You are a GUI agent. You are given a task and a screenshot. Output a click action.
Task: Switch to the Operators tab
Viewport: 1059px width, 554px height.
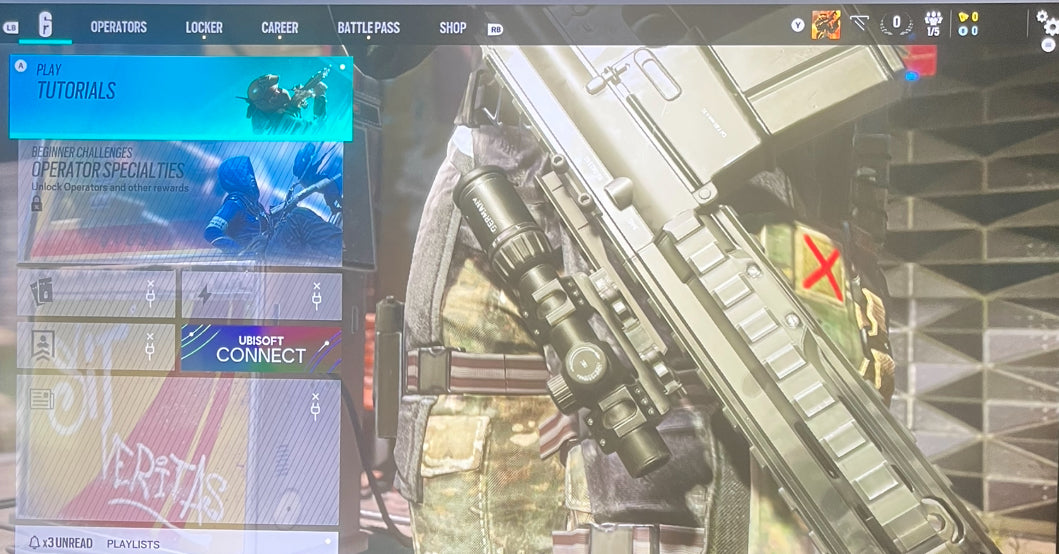coord(118,27)
